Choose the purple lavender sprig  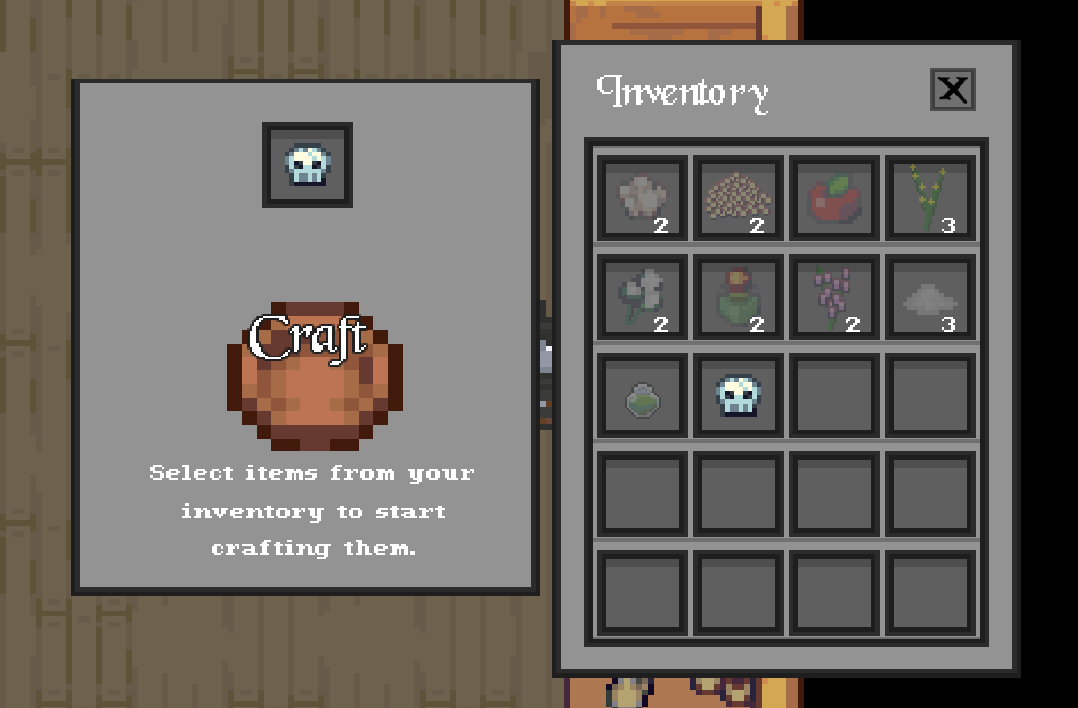(834, 297)
